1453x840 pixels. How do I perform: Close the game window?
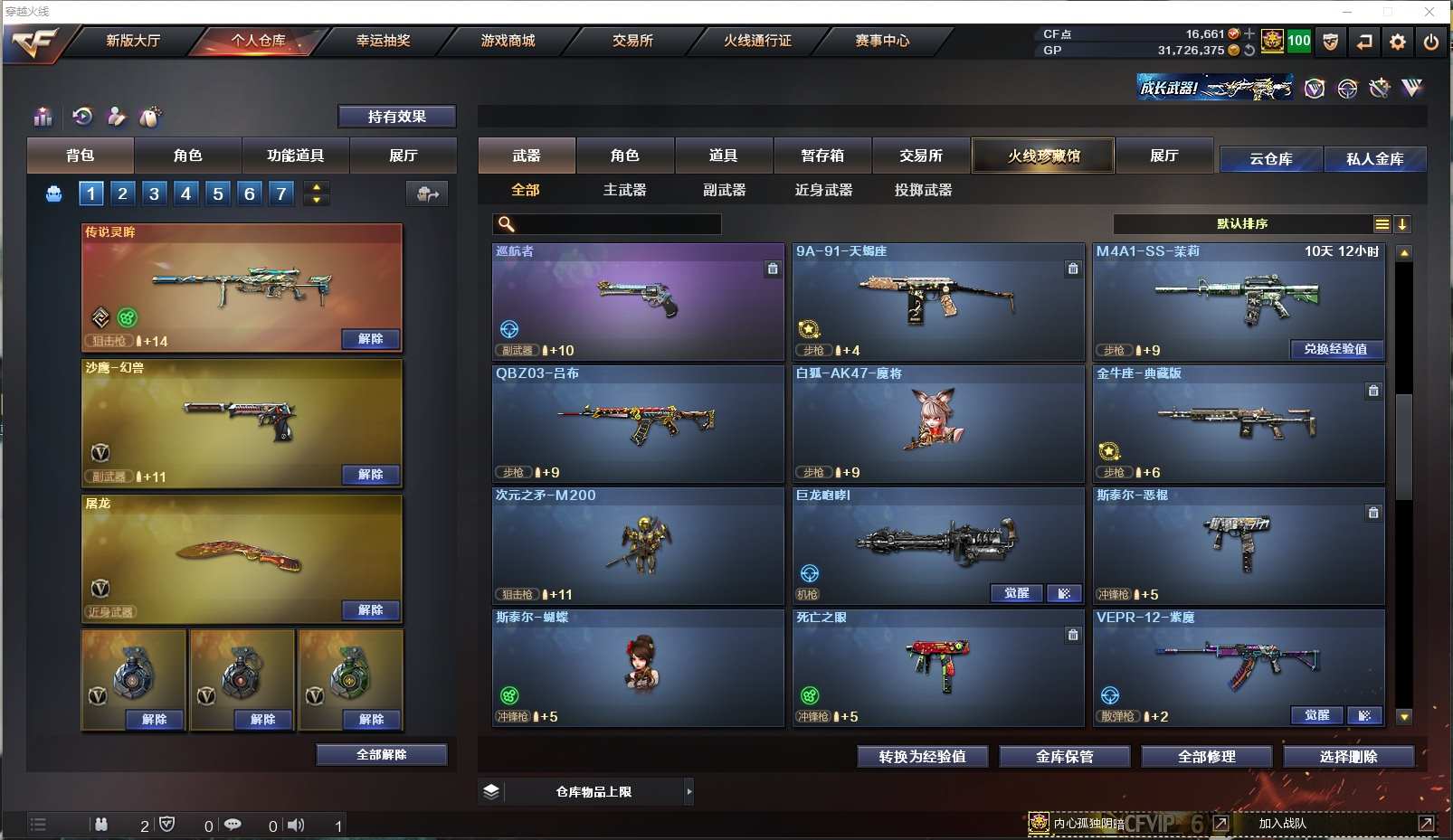coord(1429,12)
